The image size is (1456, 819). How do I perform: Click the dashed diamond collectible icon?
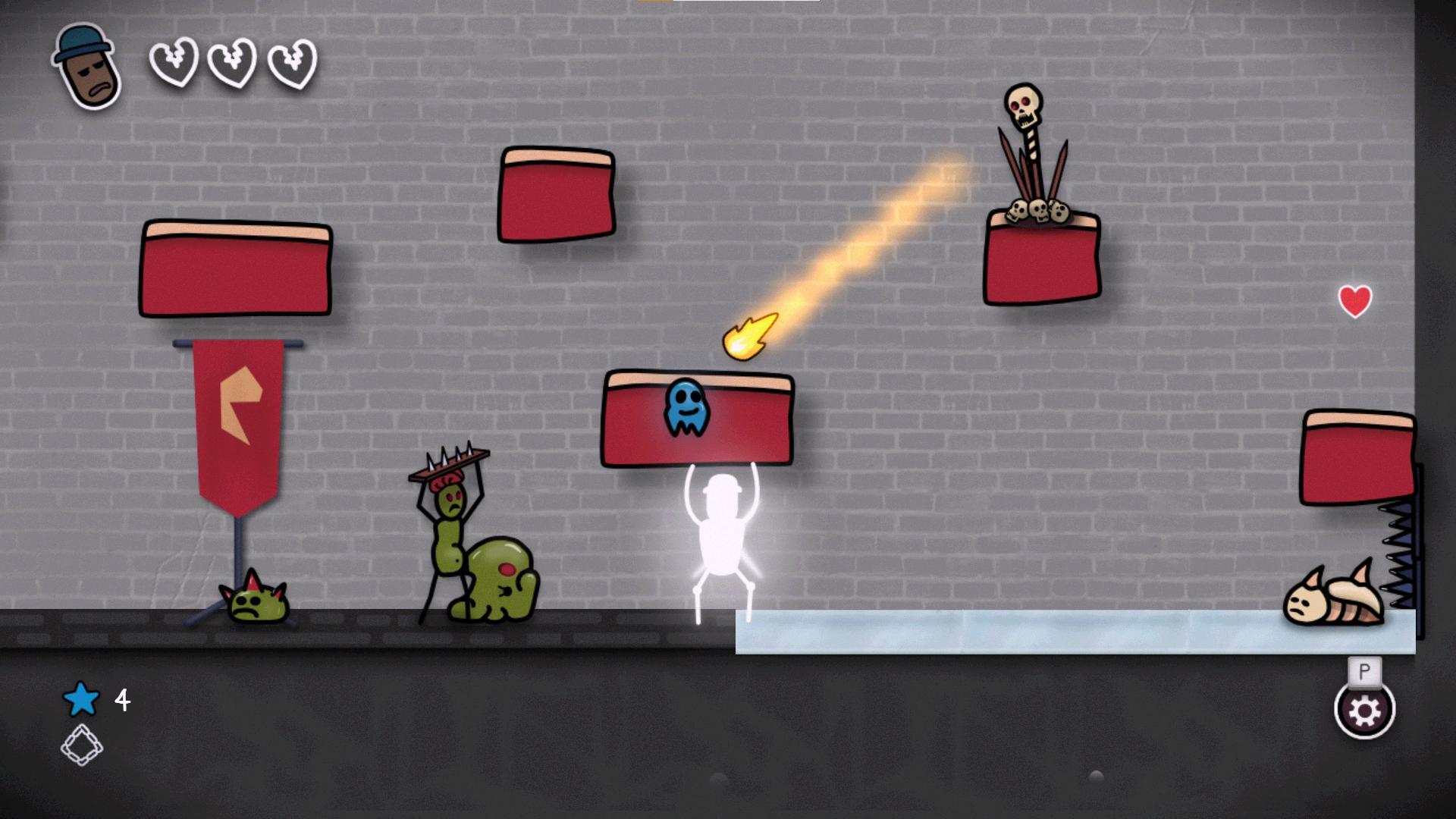pyautogui.click(x=82, y=744)
